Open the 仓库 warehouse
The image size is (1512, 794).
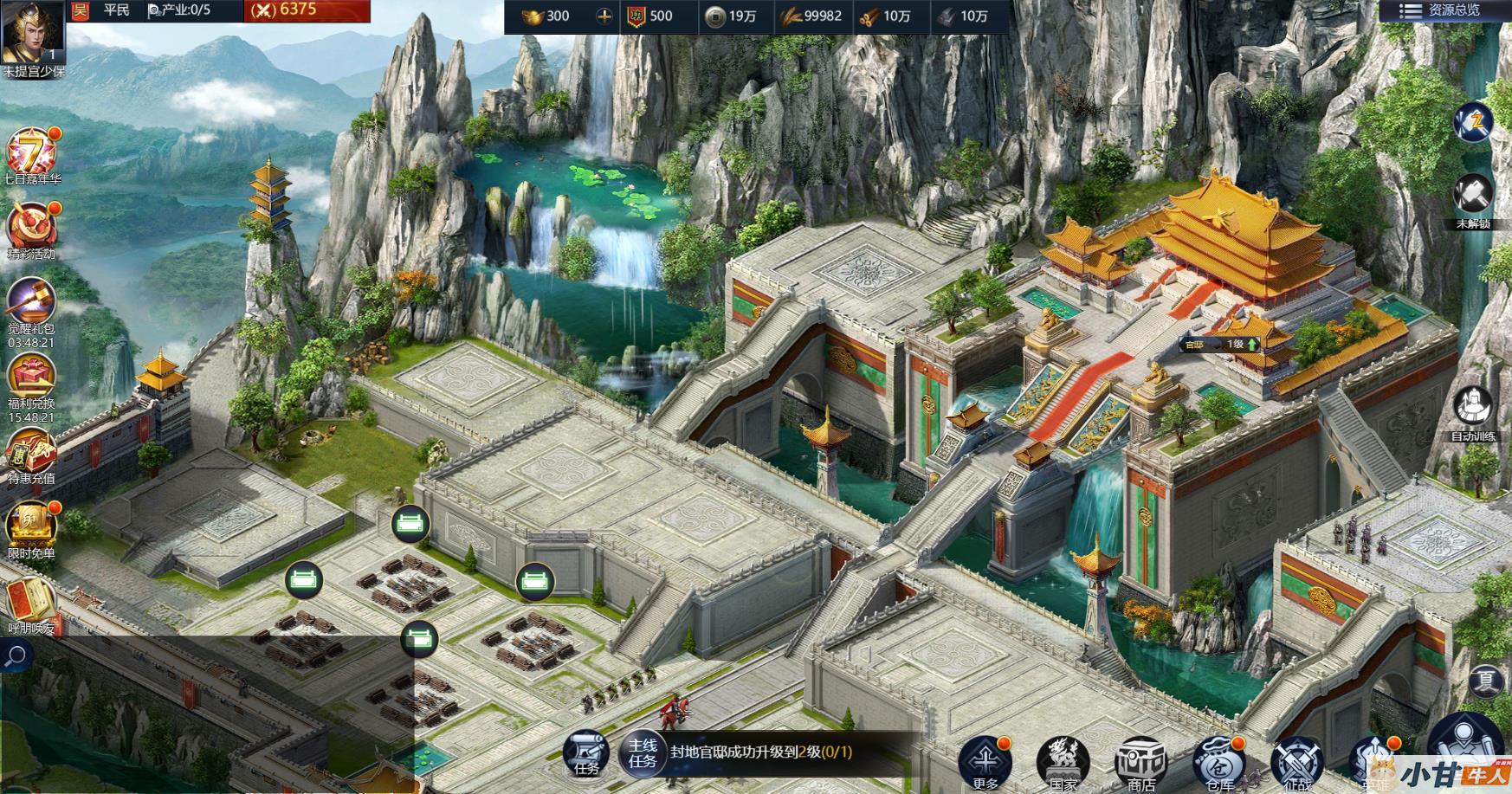(1218, 762)
